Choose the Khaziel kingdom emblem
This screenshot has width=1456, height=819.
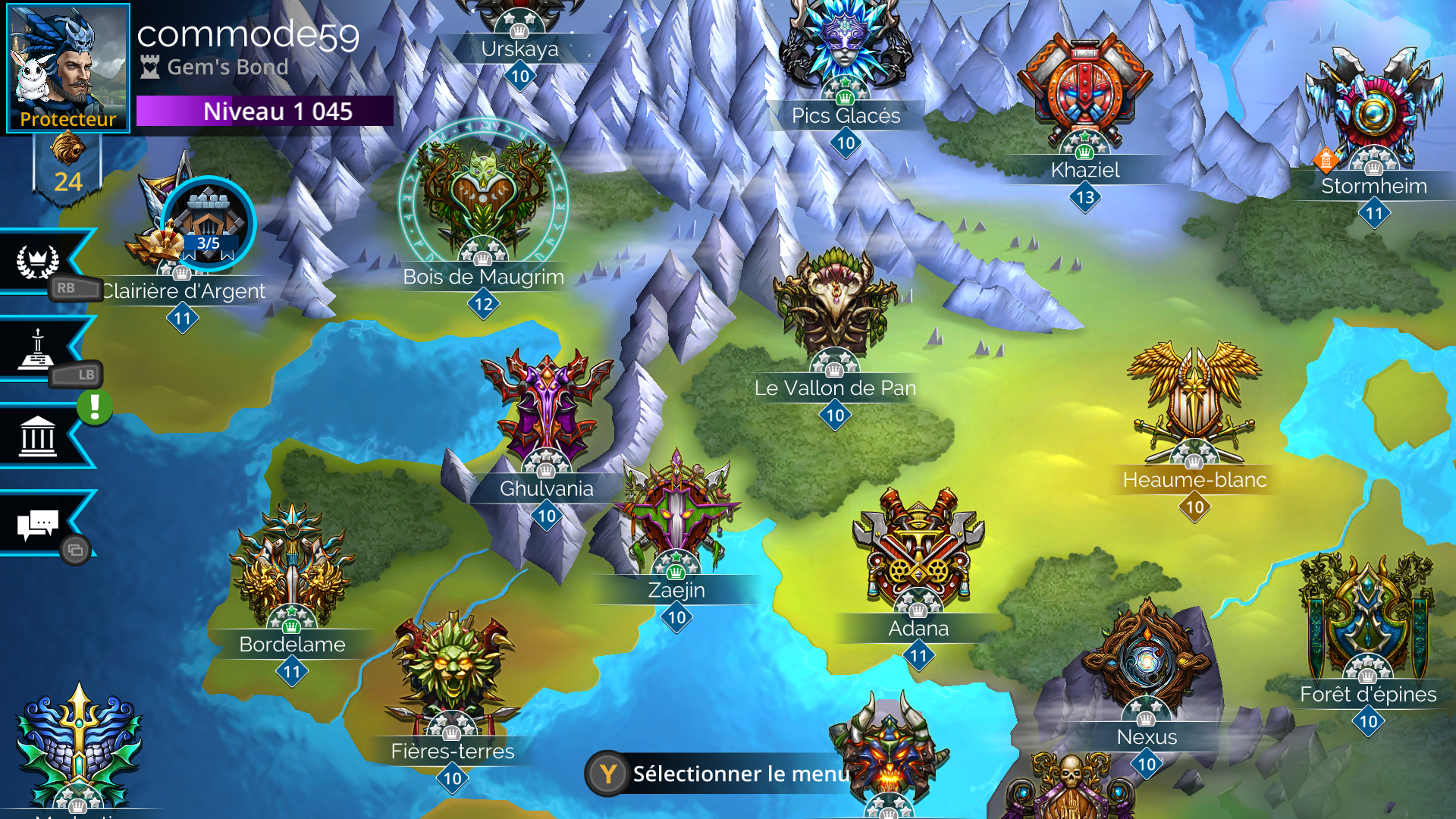pyautogui.click(x=1084, y=95)
